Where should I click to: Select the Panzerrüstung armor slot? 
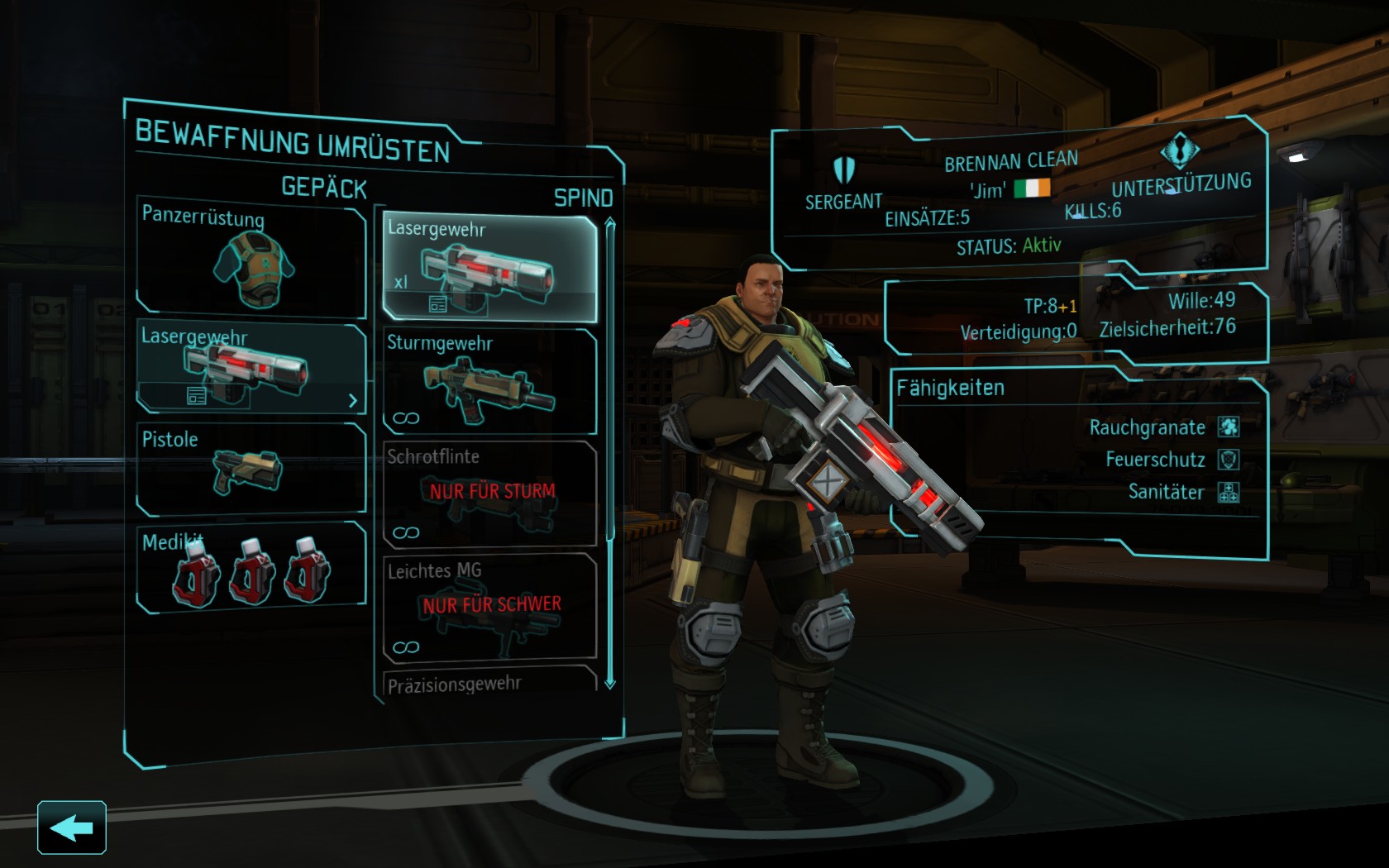pos(251,260)
